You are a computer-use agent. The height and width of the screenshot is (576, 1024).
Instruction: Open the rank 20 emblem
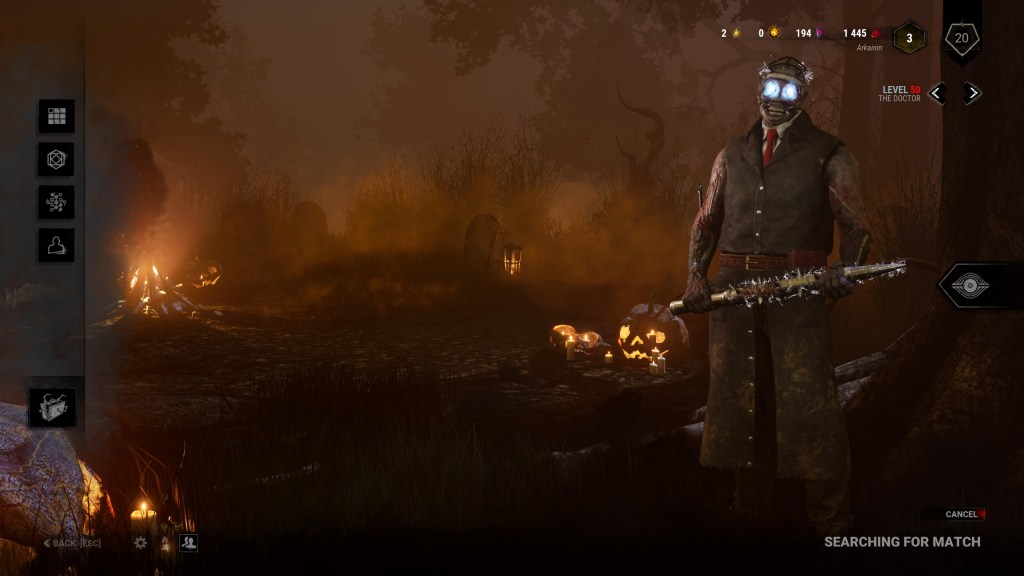(962, 39)
